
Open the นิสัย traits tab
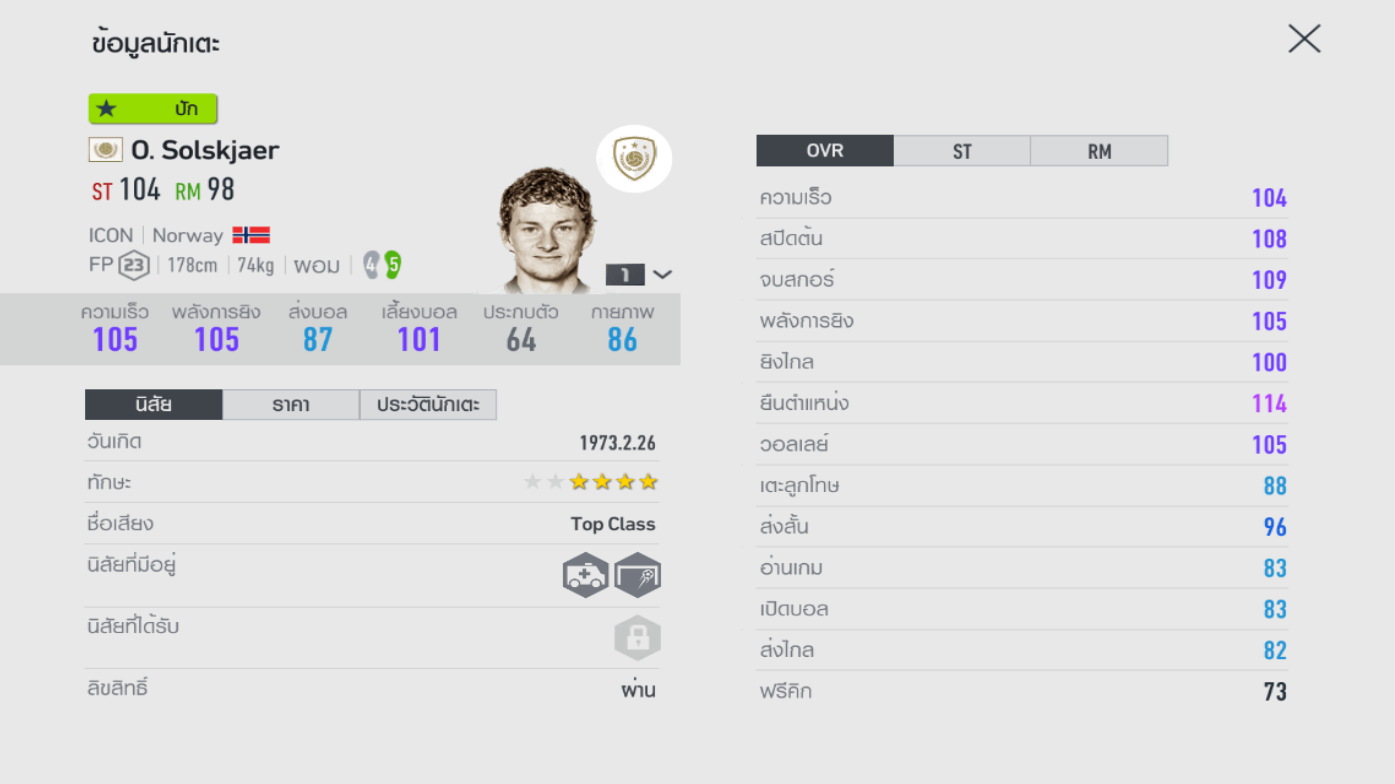tap(153, 404)
